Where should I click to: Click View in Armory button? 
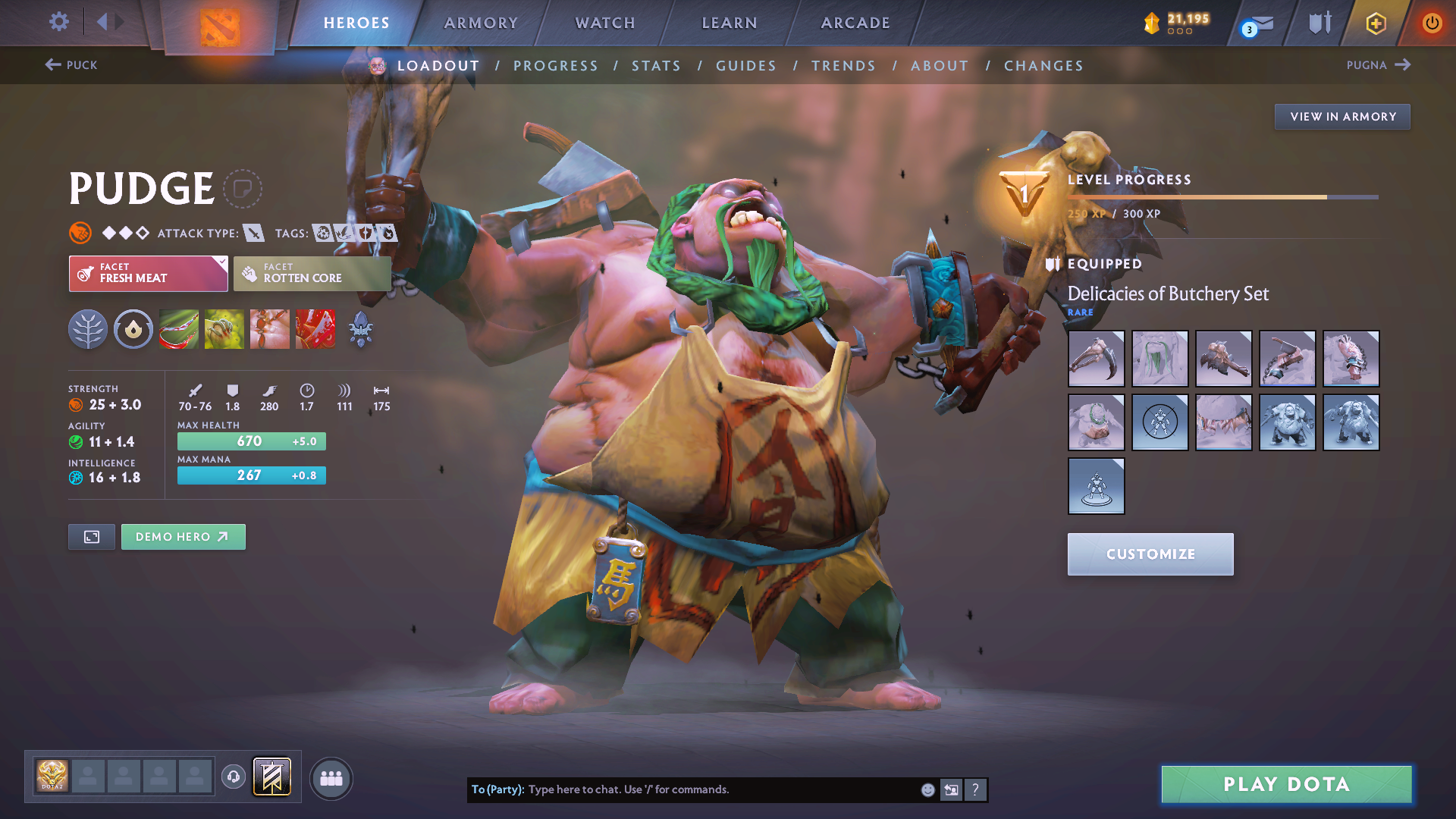[1342, 117]
